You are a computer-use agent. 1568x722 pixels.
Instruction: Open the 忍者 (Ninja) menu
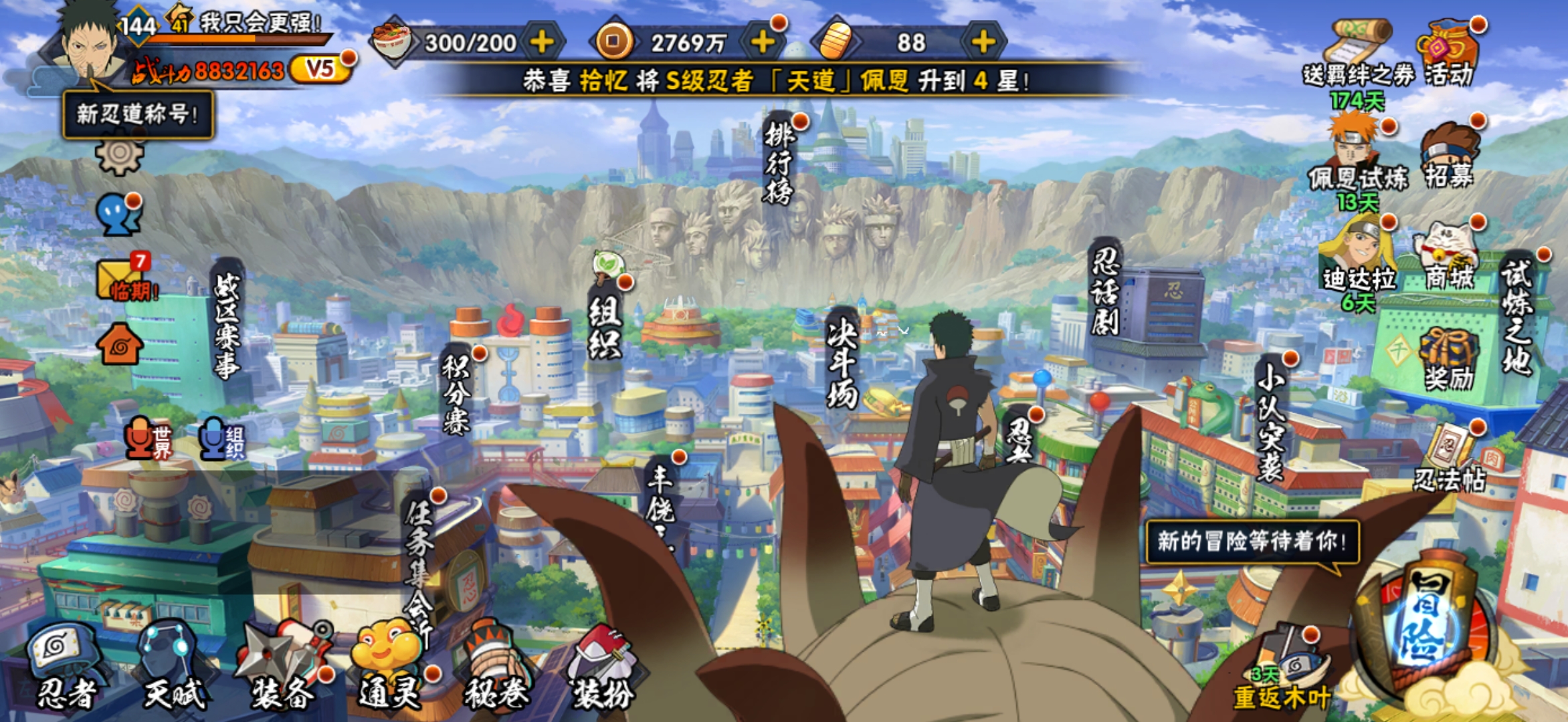pos(65,669)
